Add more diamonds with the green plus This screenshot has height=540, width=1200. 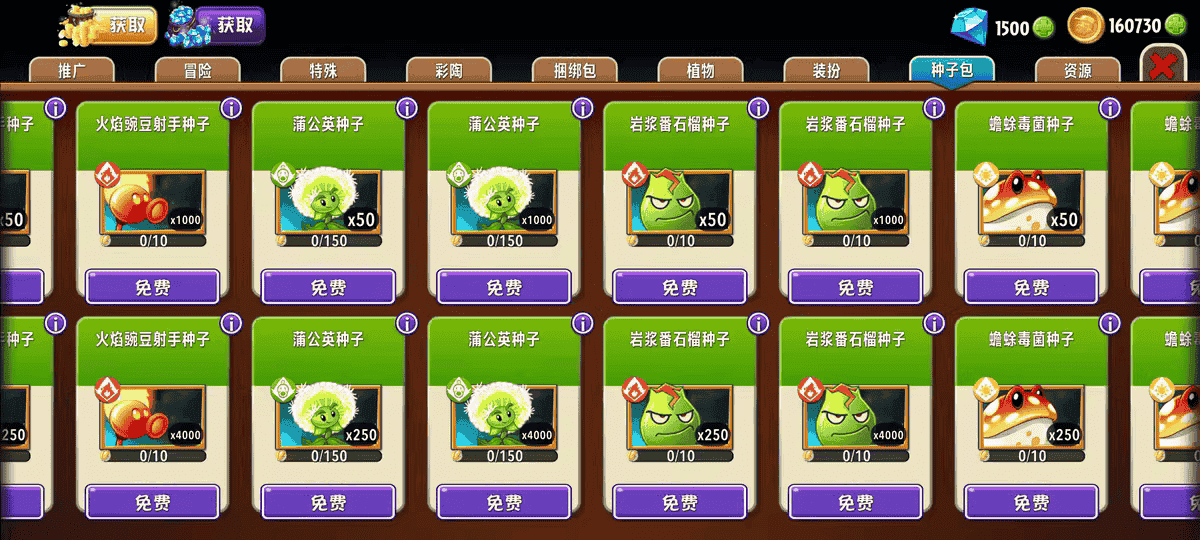click(x=1044, y=27)
